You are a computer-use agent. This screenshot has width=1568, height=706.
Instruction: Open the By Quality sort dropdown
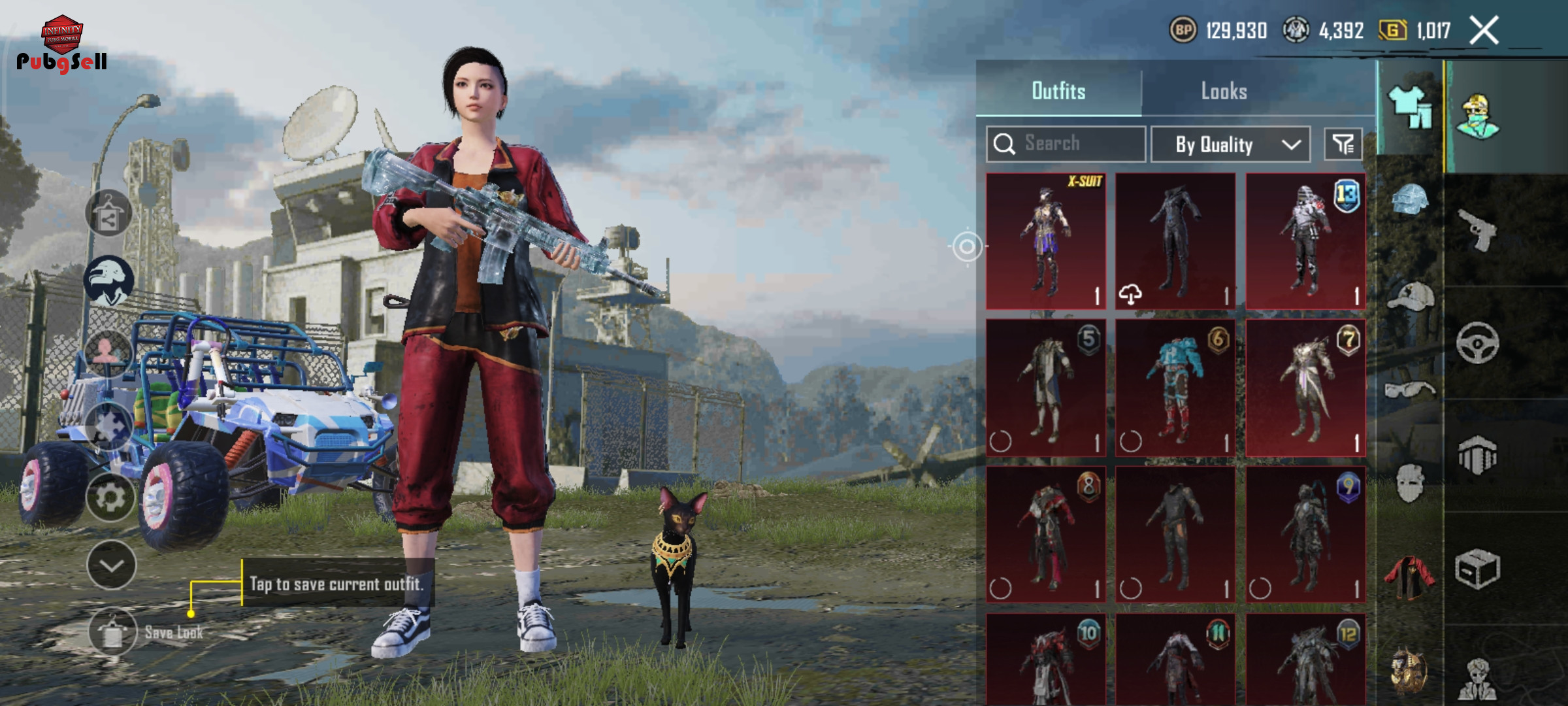pyautogui.click(x=1230, y=144)
